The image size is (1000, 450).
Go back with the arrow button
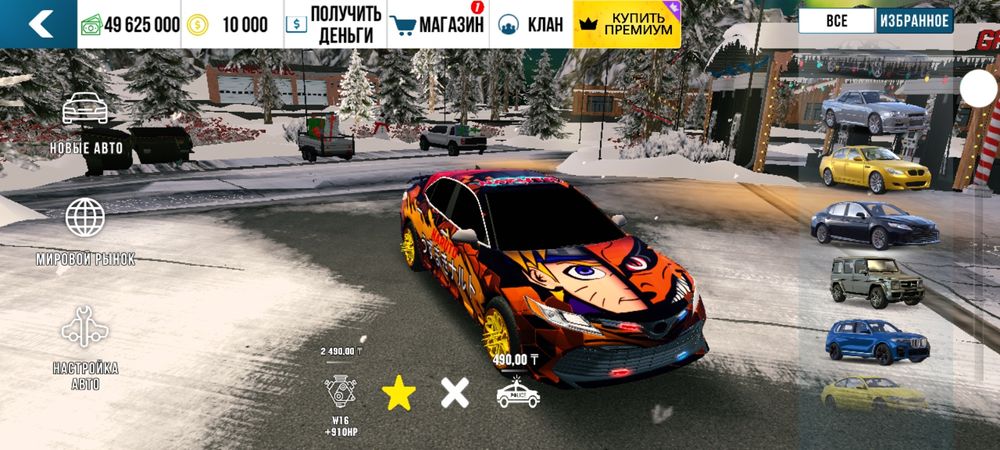pos(40,24)
